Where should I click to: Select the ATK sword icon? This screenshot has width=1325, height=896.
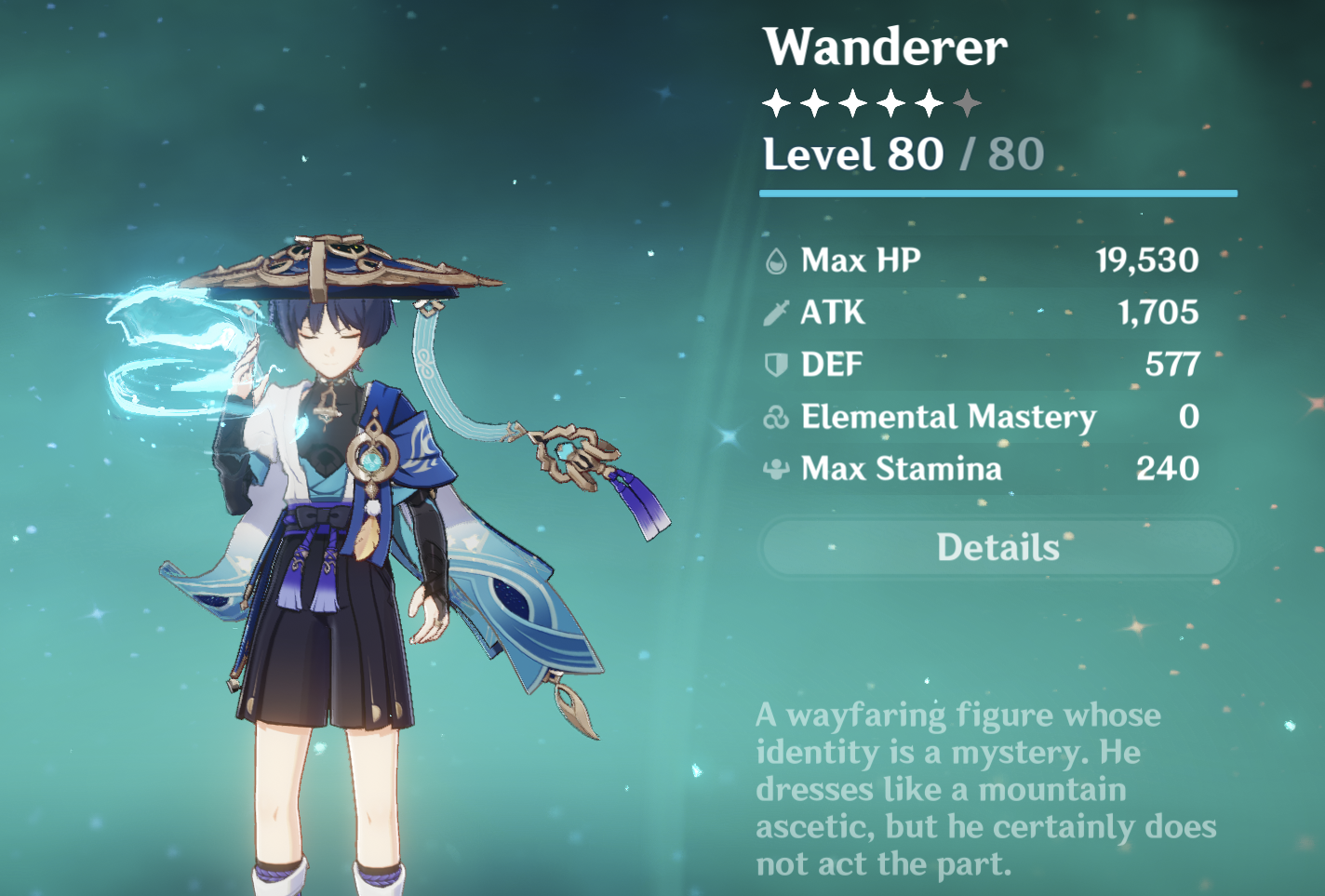pyautogui.click(x=776, y=313)
